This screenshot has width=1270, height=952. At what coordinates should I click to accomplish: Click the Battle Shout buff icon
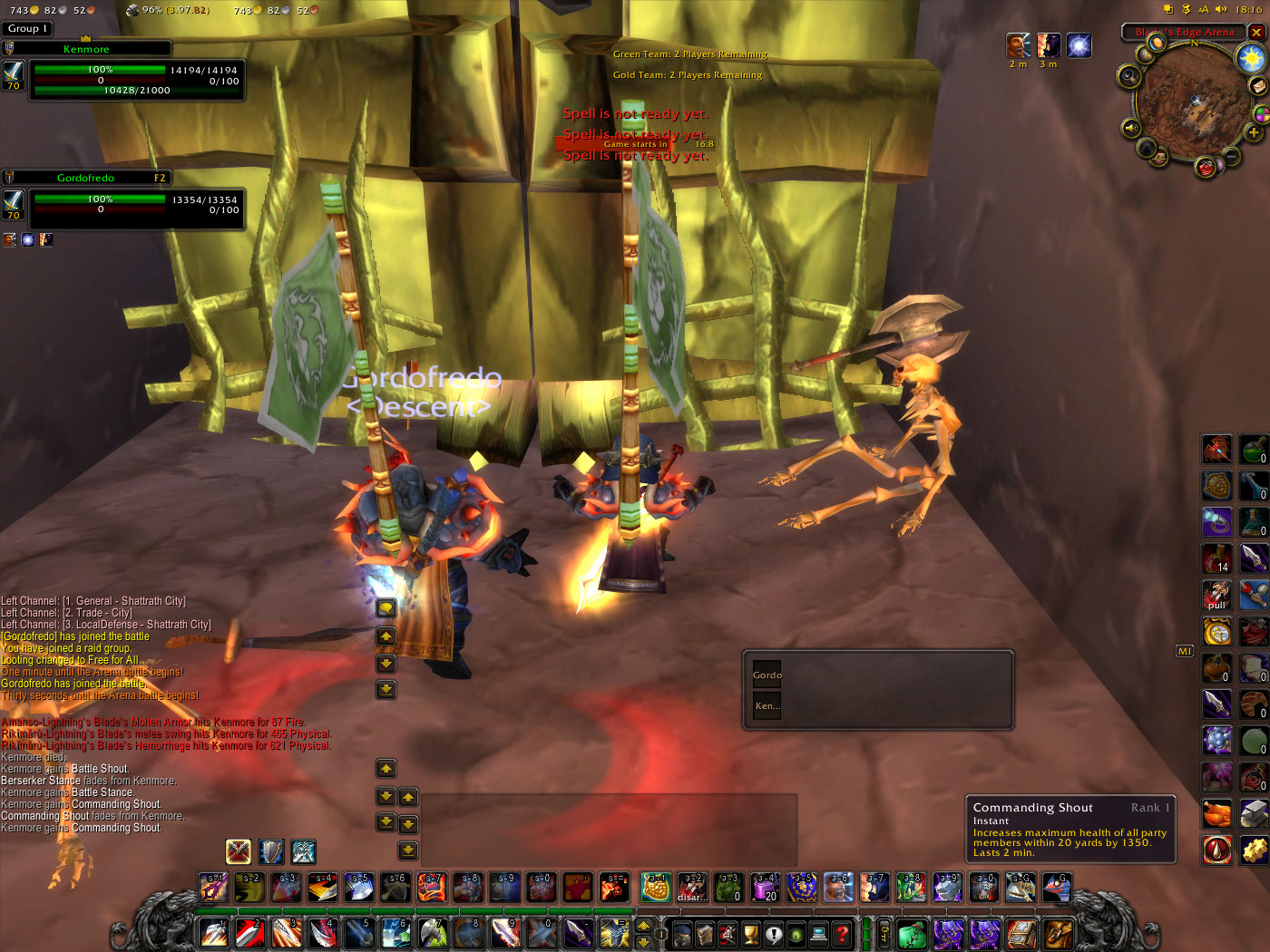[1018, 45]
